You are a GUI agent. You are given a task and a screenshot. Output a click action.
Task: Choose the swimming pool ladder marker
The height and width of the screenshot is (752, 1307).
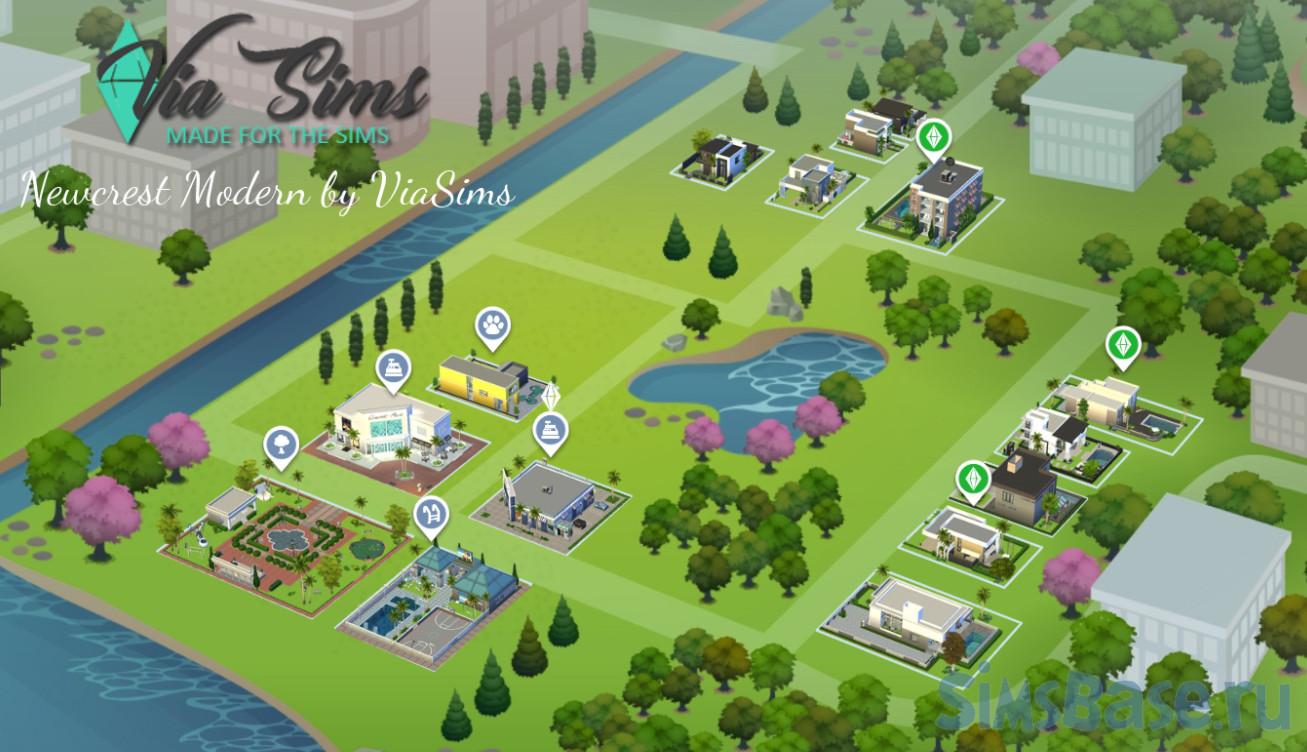(x=431, y=513)
